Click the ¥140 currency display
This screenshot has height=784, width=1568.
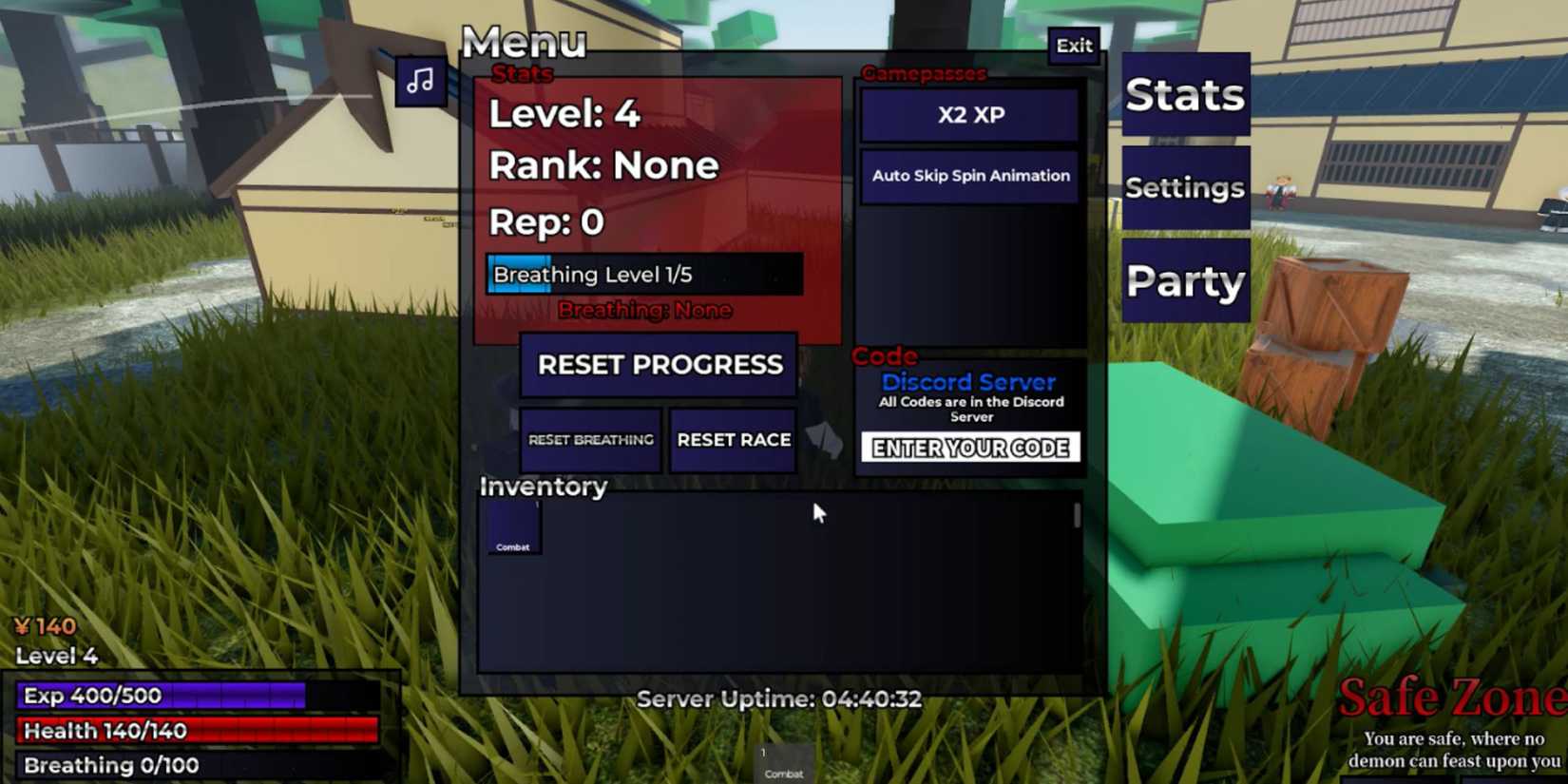pyautogui.click(x=46, y=625)
